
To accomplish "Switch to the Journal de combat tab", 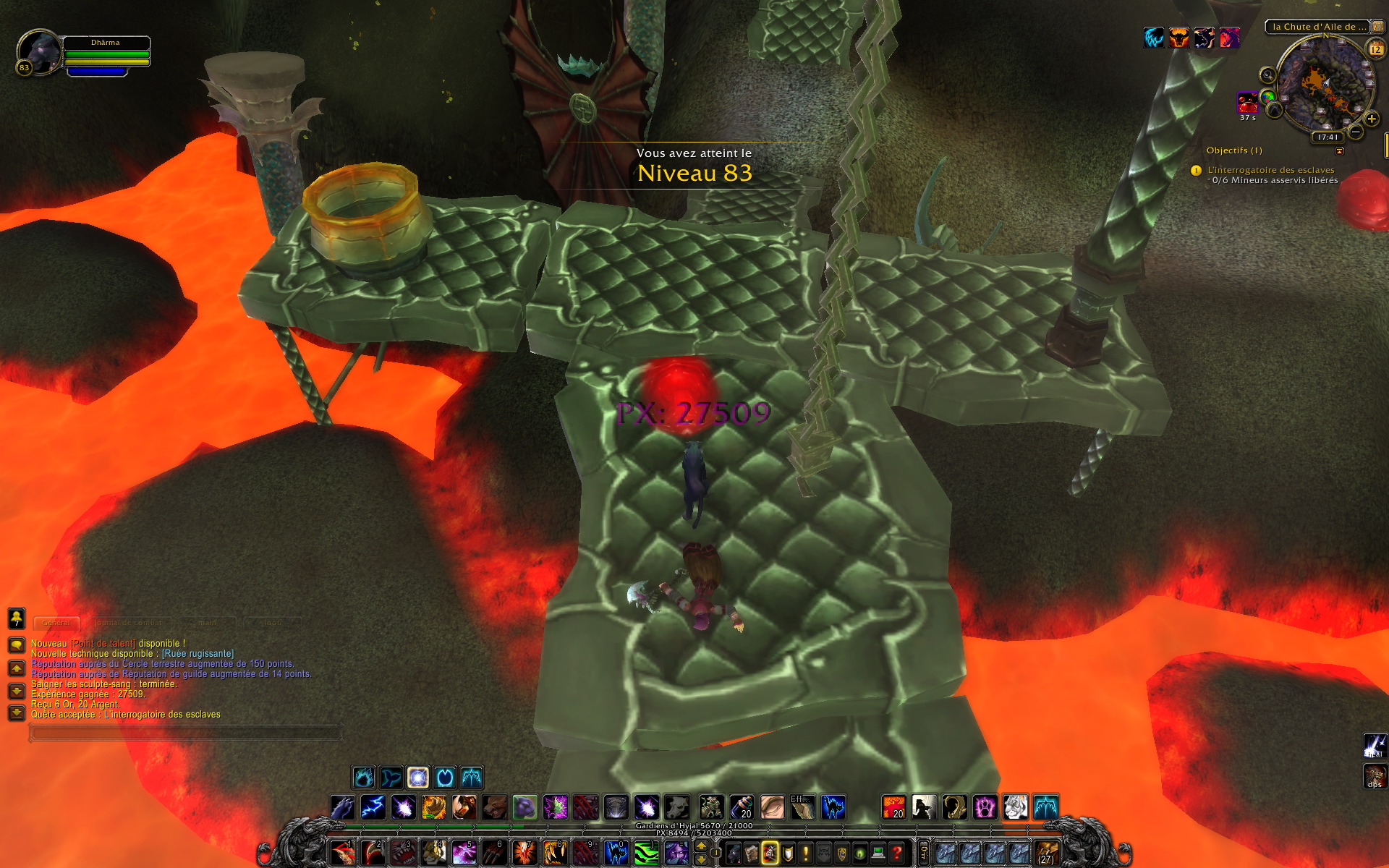I will (127, 623).
